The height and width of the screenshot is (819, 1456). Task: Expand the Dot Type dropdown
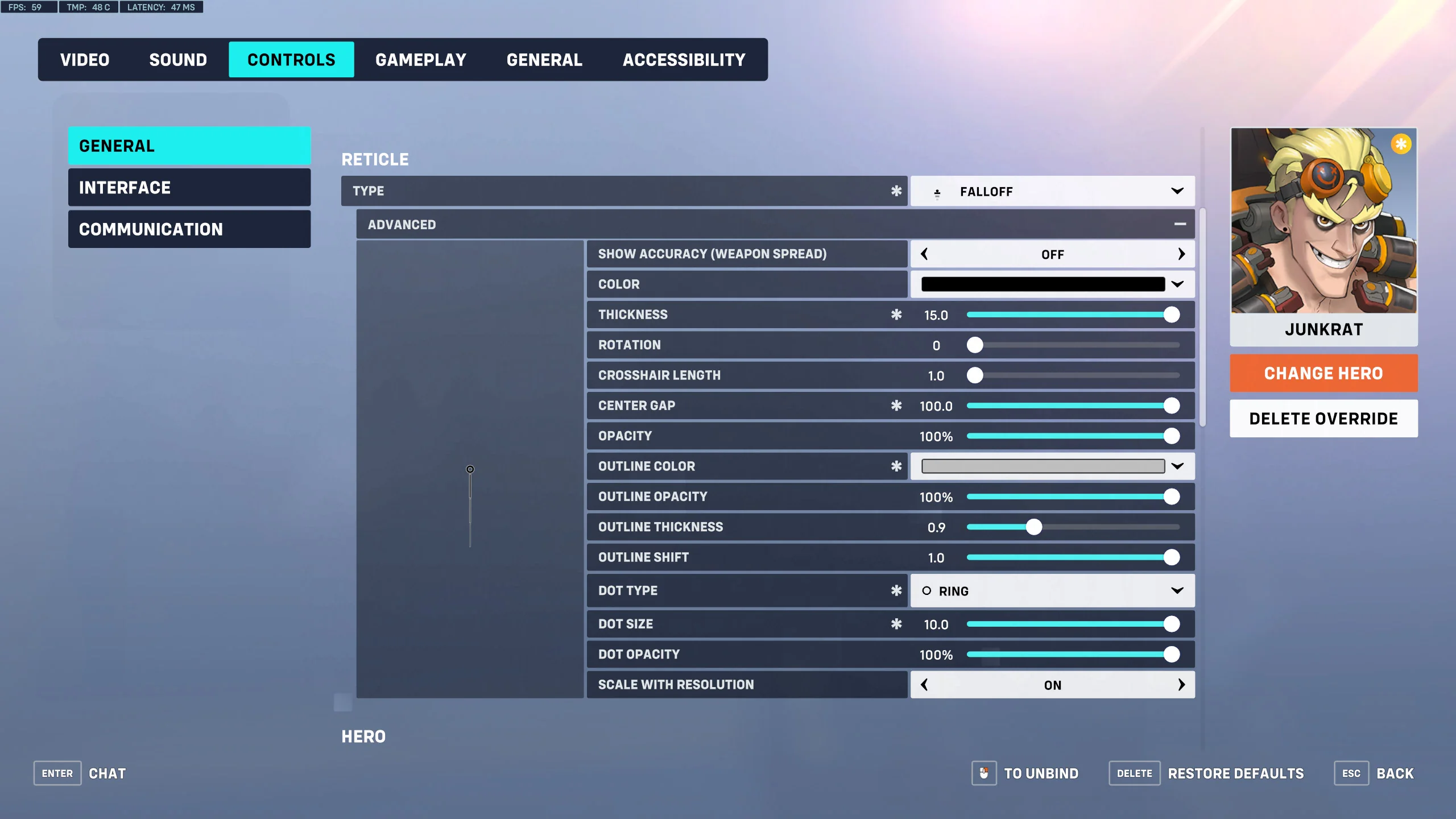(1052, 591)
